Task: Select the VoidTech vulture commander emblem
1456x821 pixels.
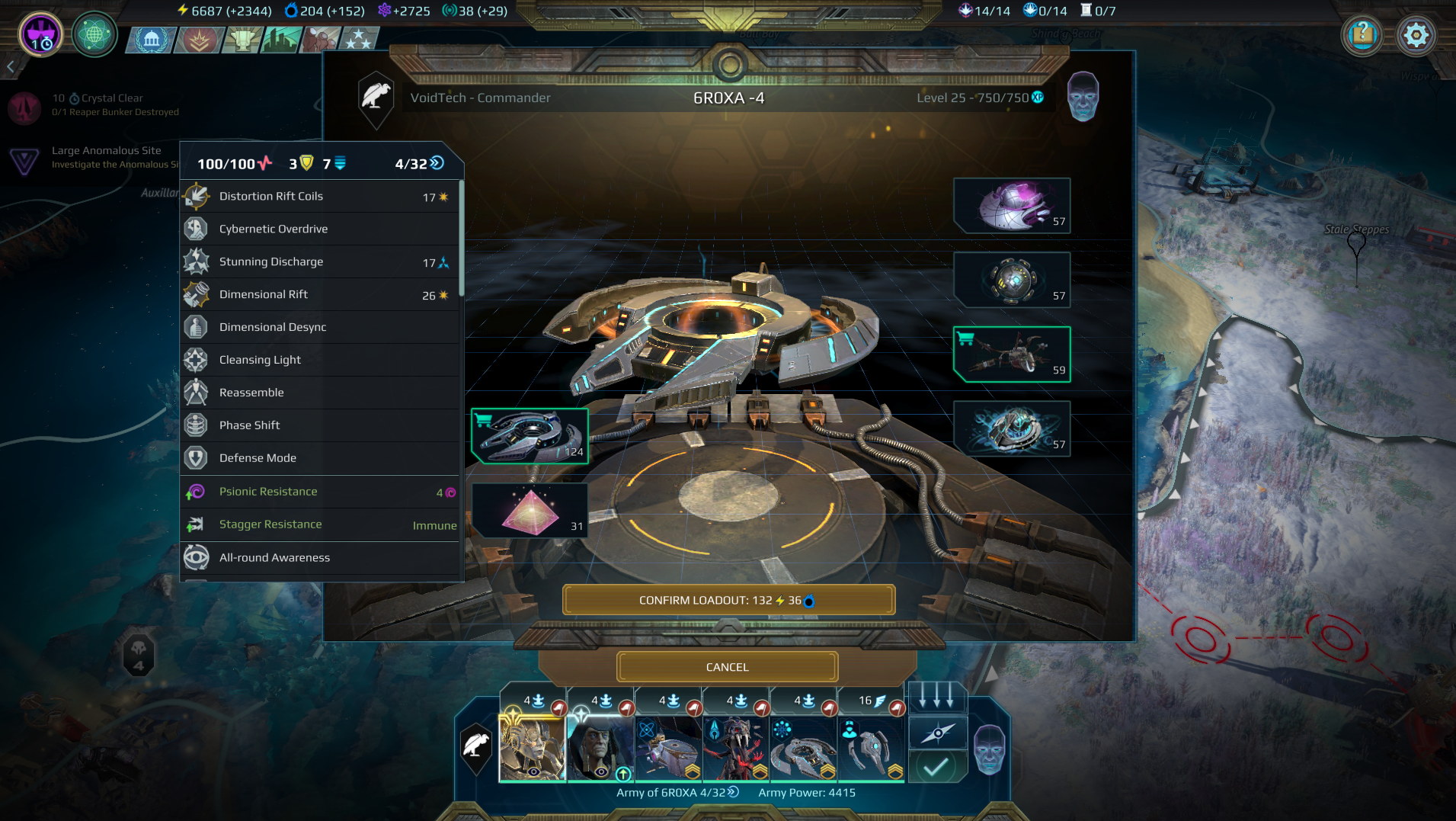Action: [376, 98]
